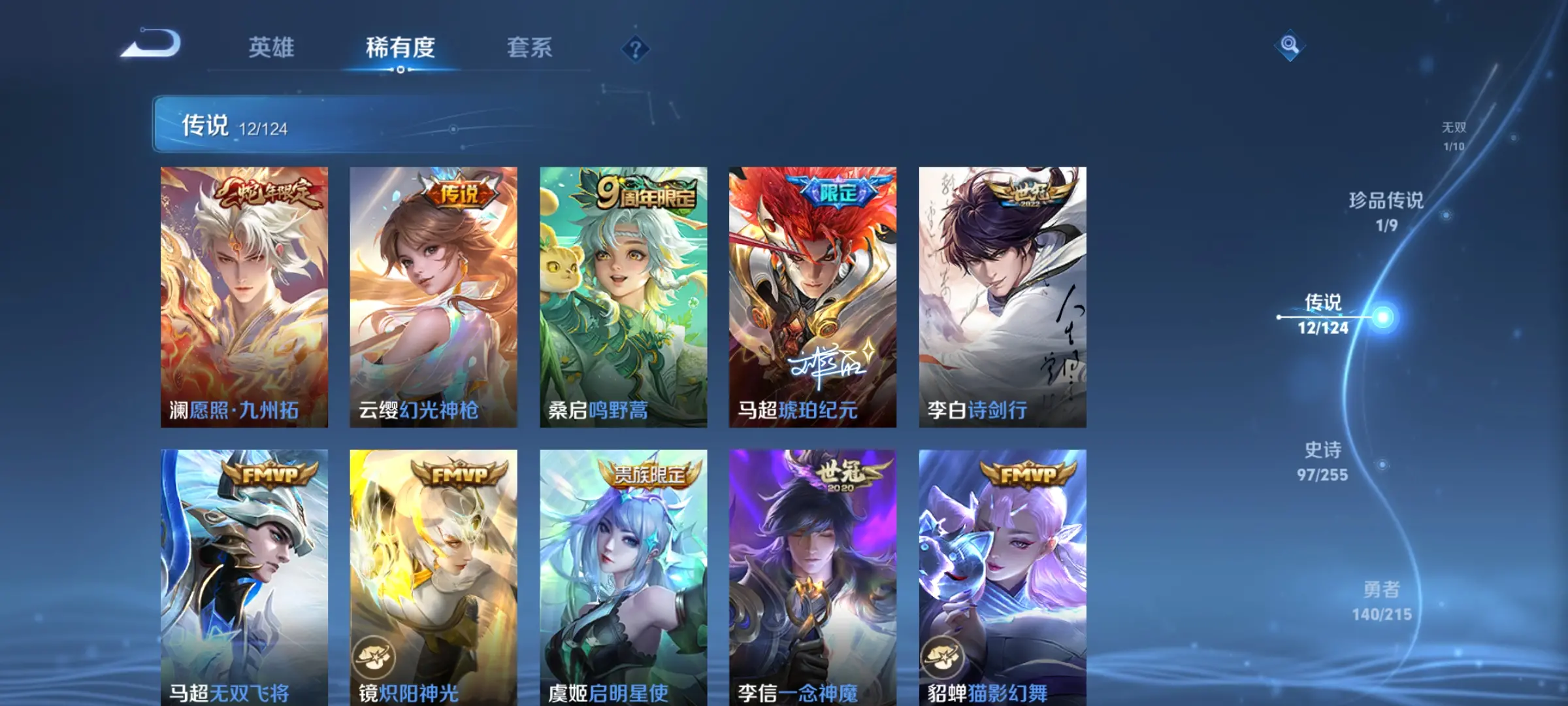Image resolution: width=1568 pixels, height=706 pixels.
Task: Select the 云缨 幻光神枪 skin card
Action: 433,297
